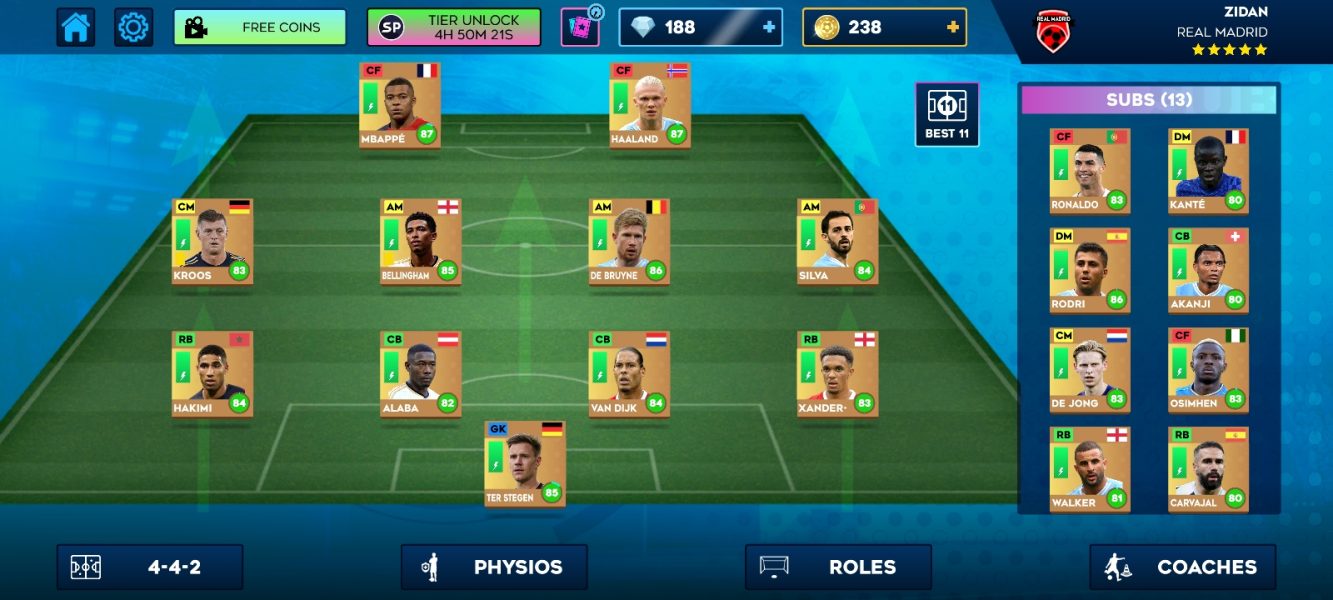Buy more gold coins

pos(952,28)
